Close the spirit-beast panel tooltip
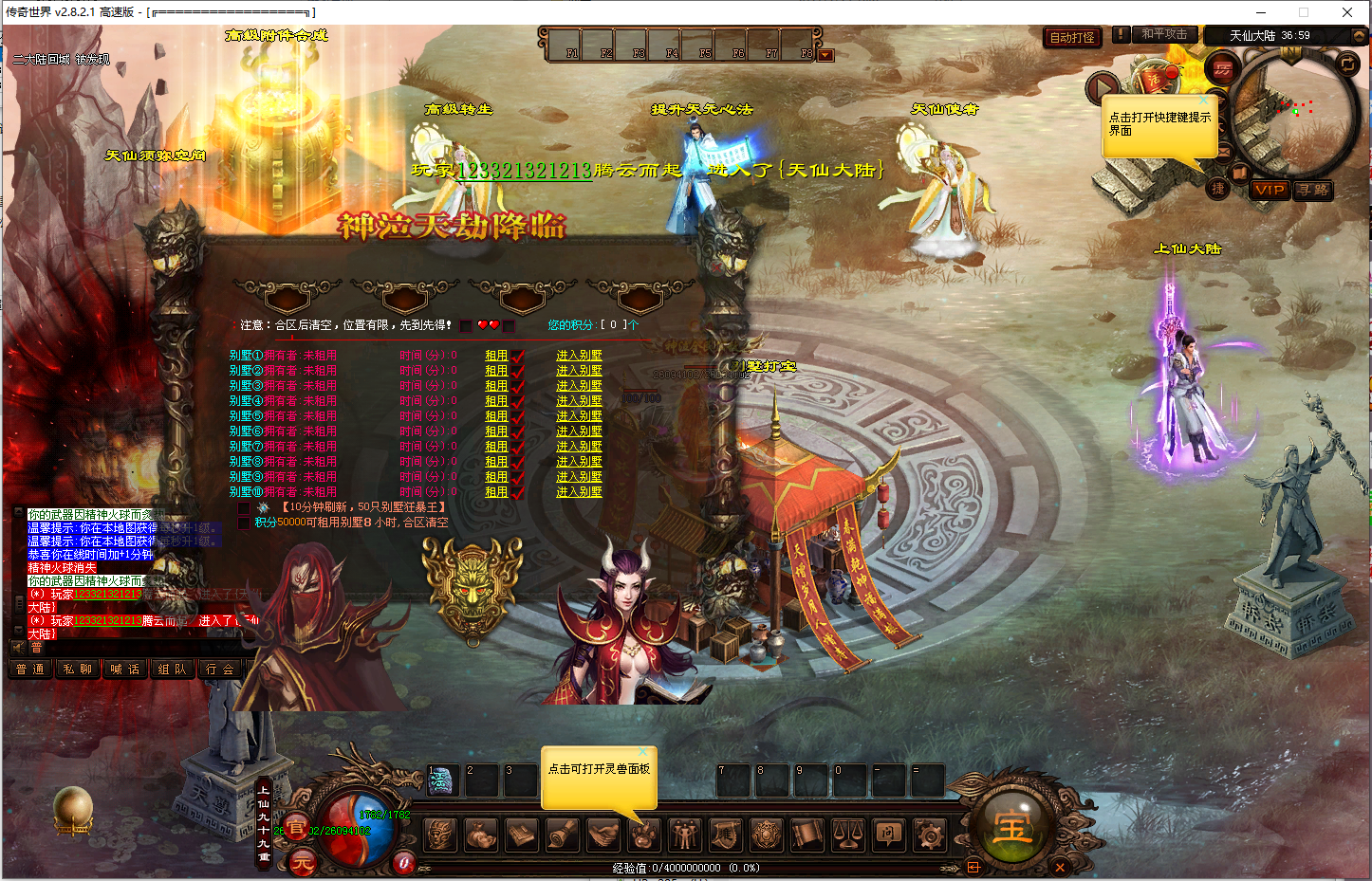The width and height of the screenshot is (1372, 881). [642, 752]
